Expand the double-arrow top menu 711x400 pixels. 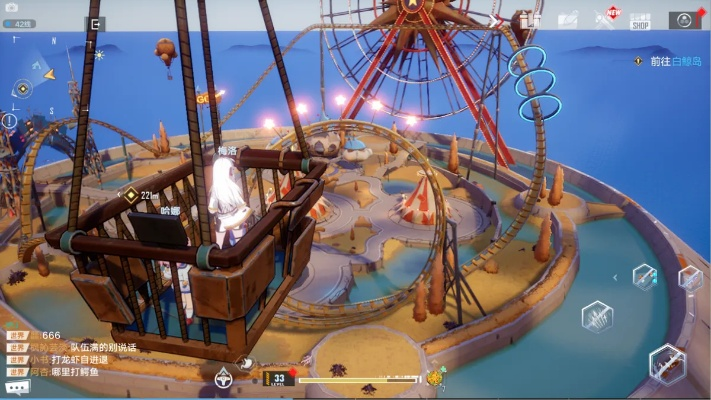click(x=497, y=19)
